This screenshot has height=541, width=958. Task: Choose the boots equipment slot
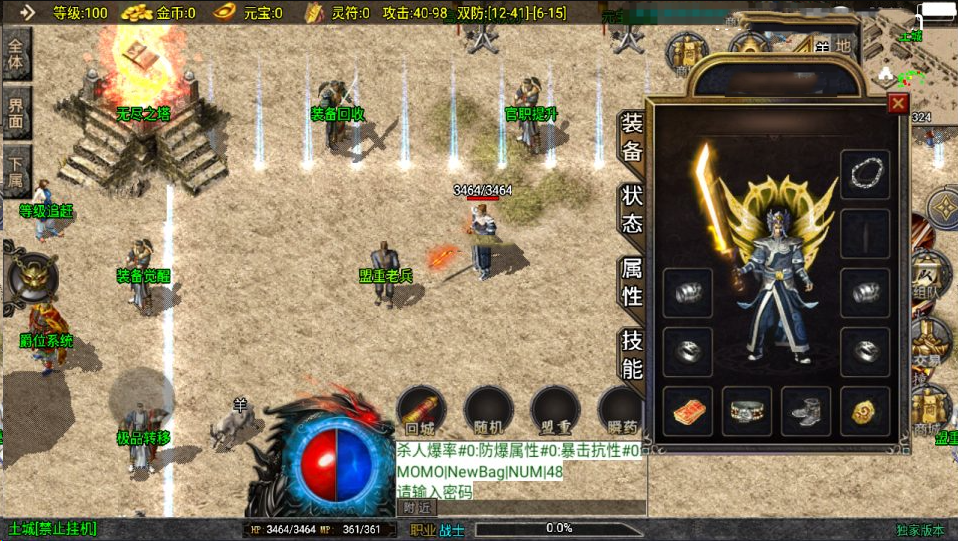(x=805, y=411)
